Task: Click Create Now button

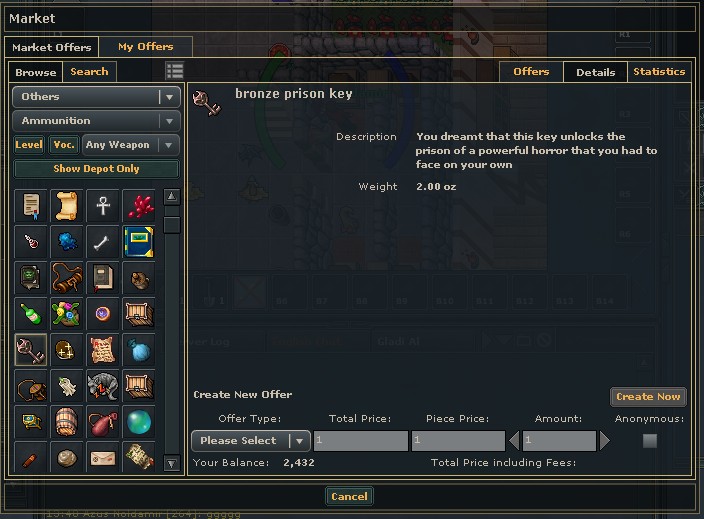Action: [648, 397]
